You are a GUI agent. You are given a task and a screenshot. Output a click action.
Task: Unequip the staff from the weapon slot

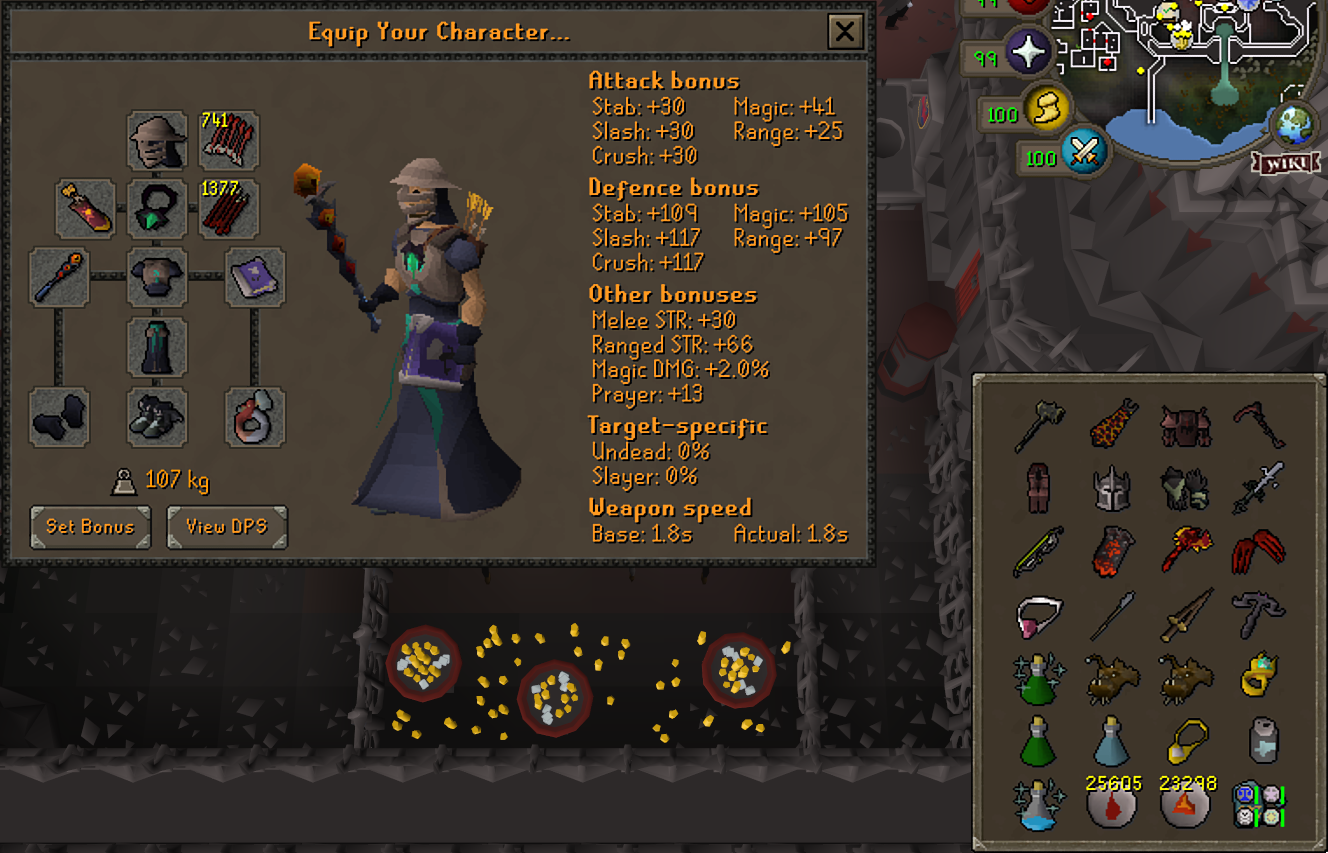[58, 277]
